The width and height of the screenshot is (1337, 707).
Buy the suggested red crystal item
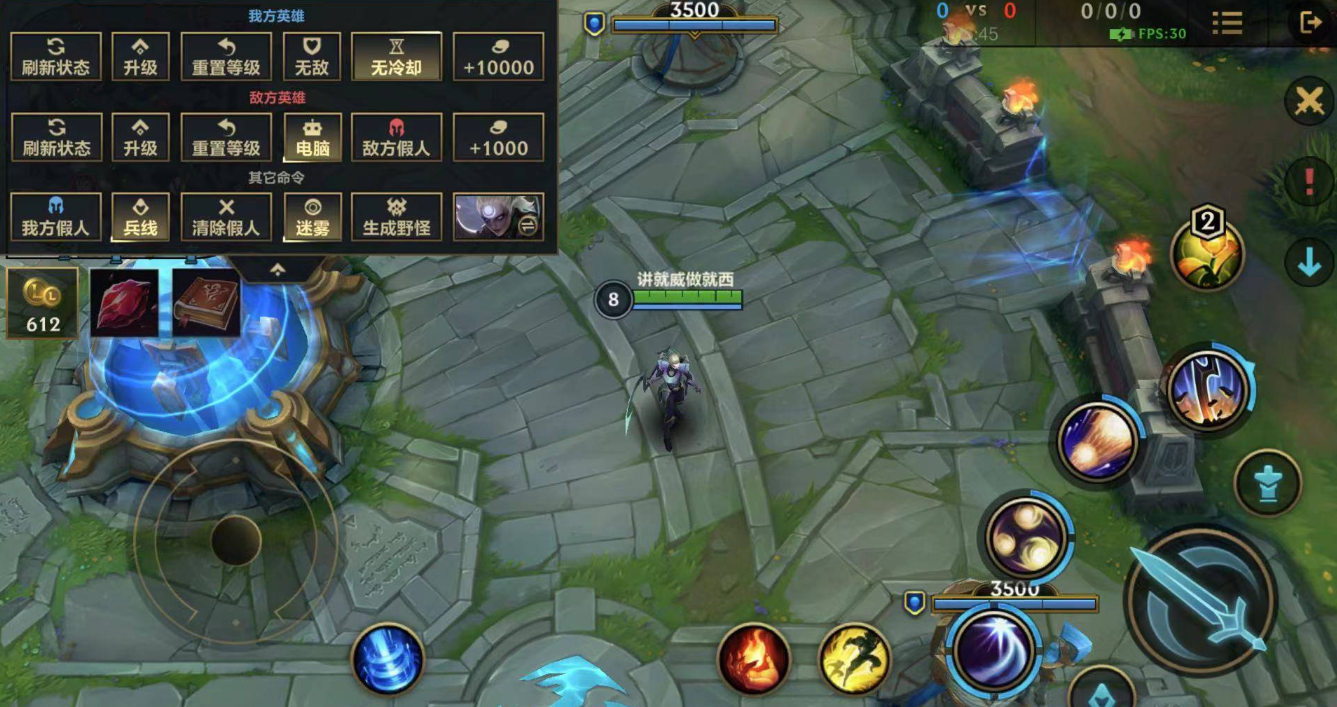[x=125, y=303]
